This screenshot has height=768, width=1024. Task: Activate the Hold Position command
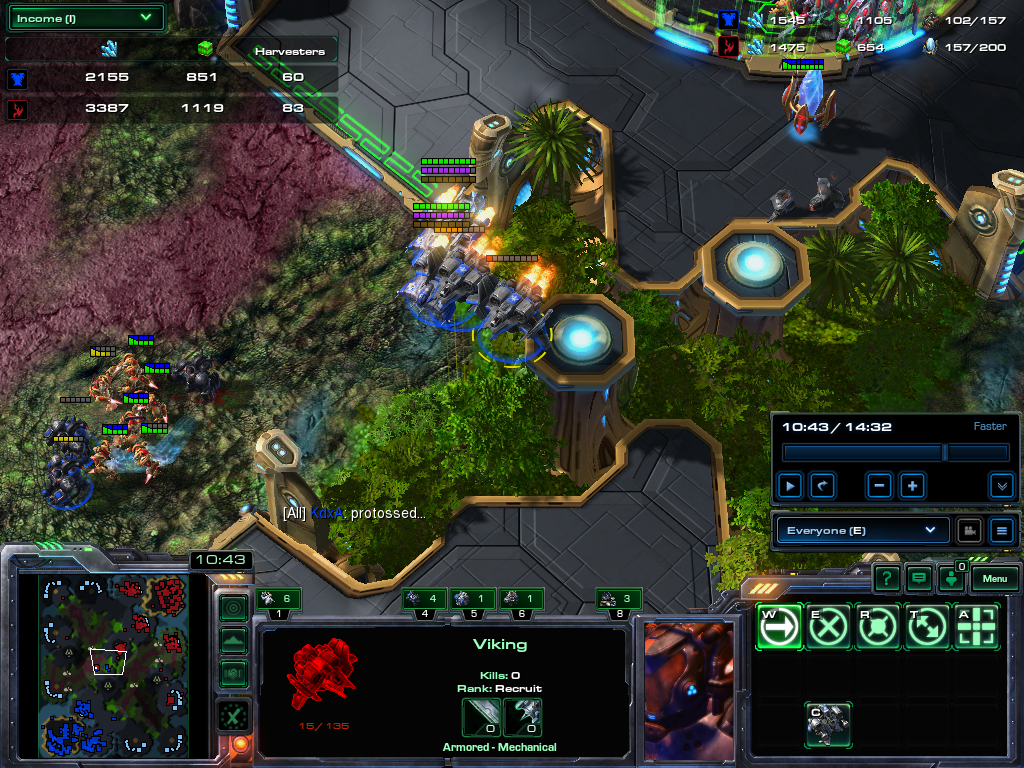877,627
